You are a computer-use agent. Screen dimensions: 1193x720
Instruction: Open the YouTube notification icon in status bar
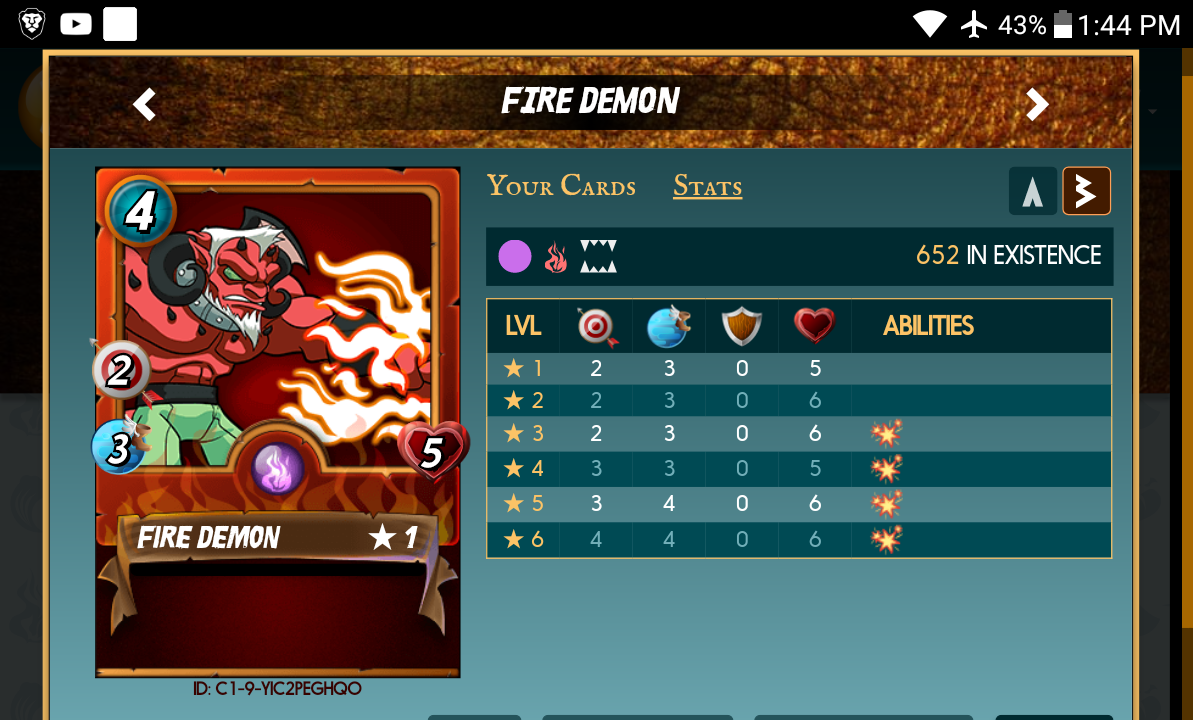click(x=76, y=24)
